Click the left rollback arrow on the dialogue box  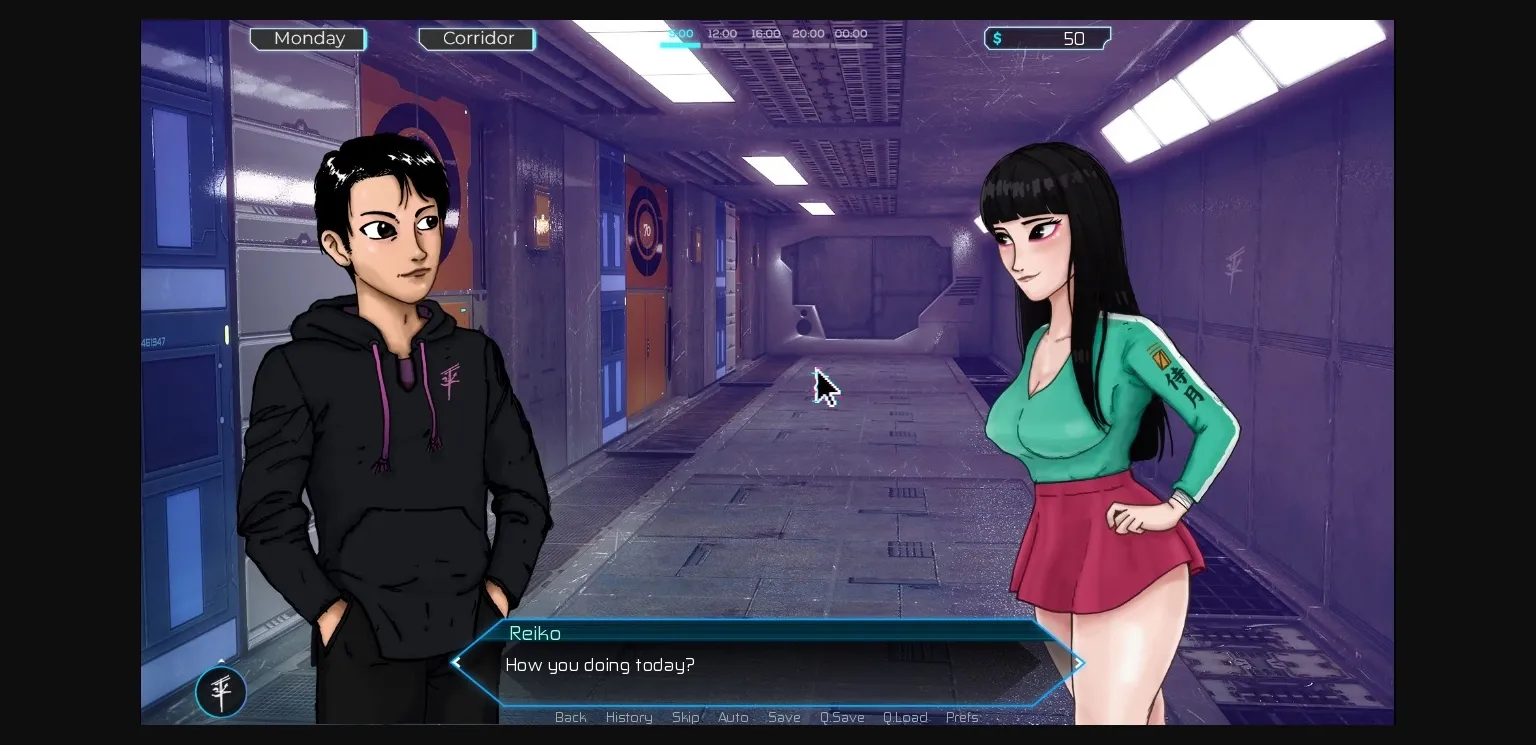(x=456, y=662)
